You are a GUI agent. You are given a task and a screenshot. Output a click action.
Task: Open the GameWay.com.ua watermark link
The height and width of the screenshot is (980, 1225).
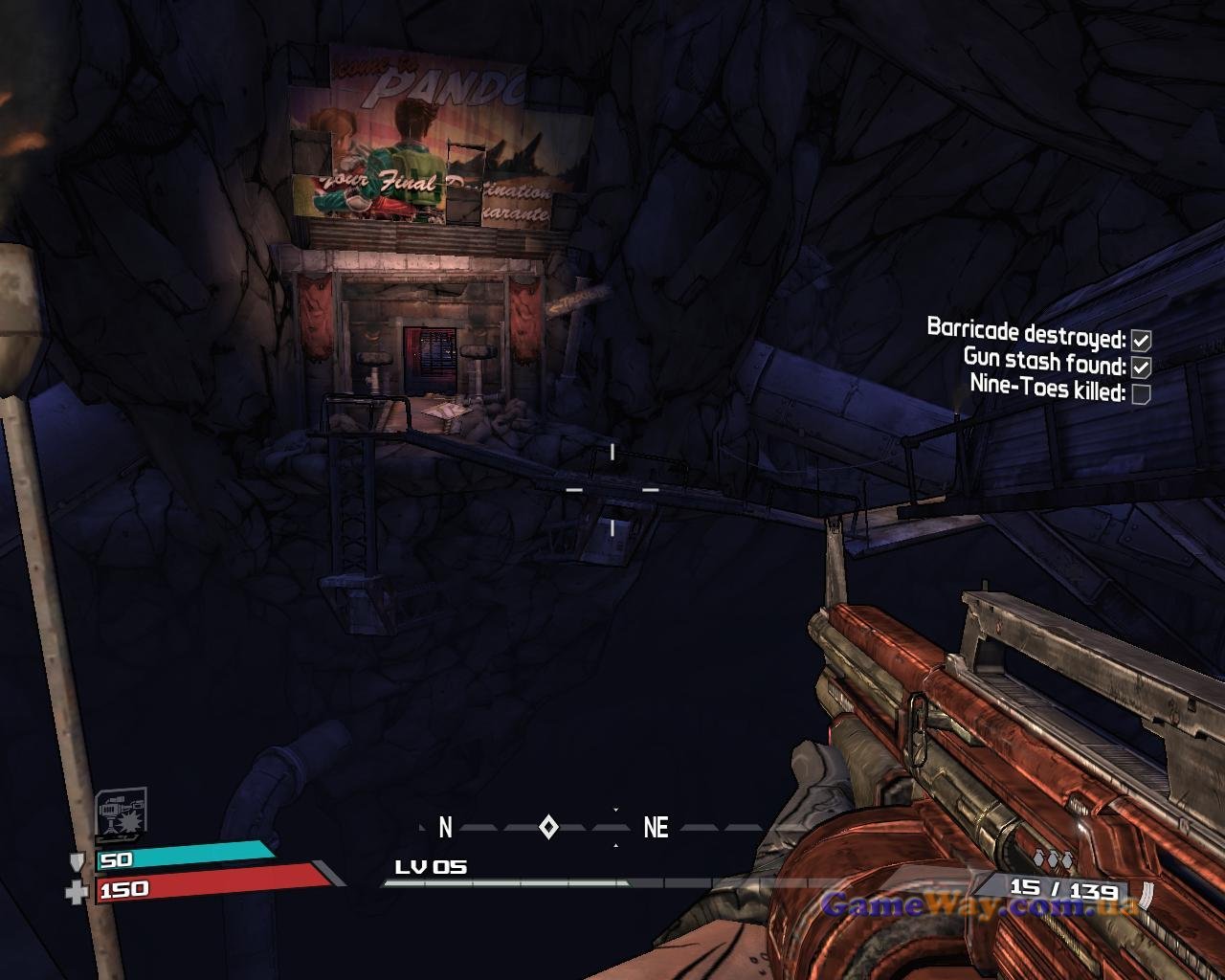click(978, 904)
